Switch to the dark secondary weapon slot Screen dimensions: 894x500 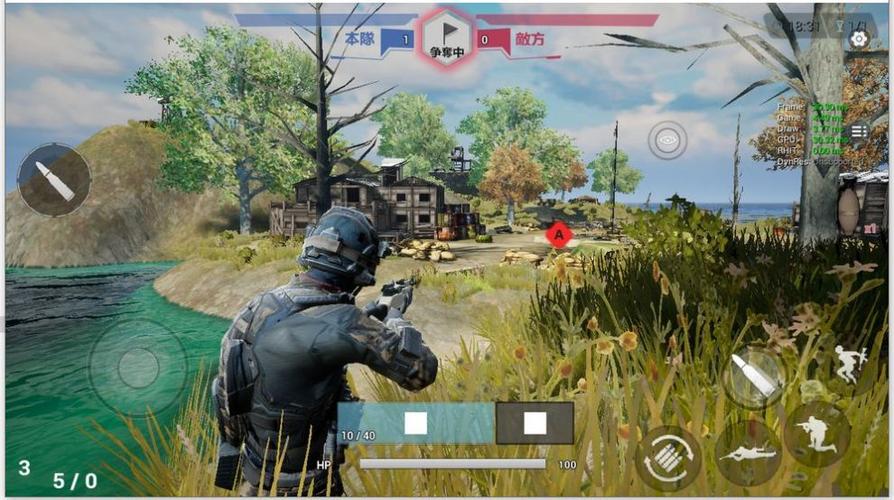[535, 423]
